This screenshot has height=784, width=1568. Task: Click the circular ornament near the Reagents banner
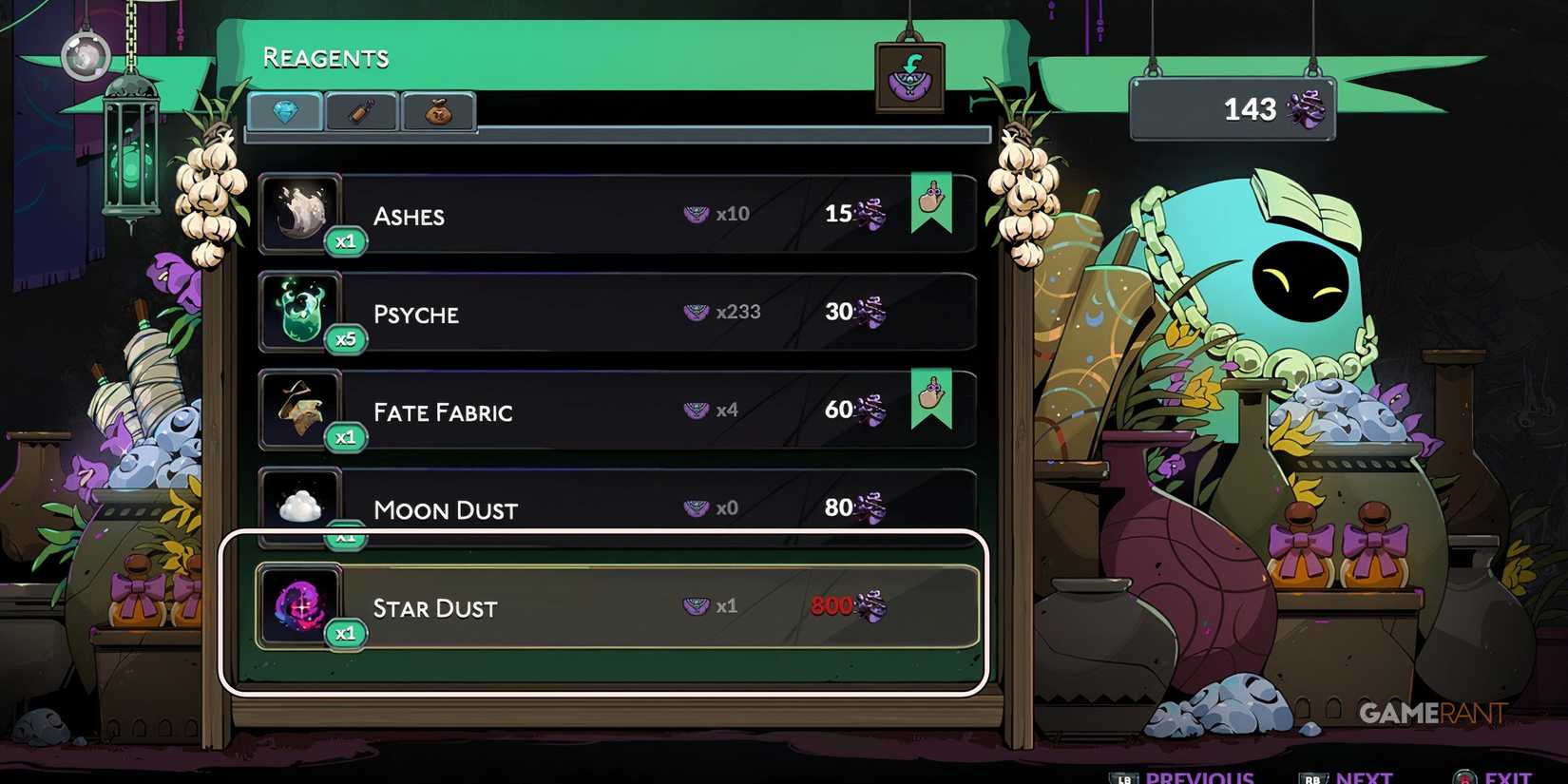click(x=88, y=57)
